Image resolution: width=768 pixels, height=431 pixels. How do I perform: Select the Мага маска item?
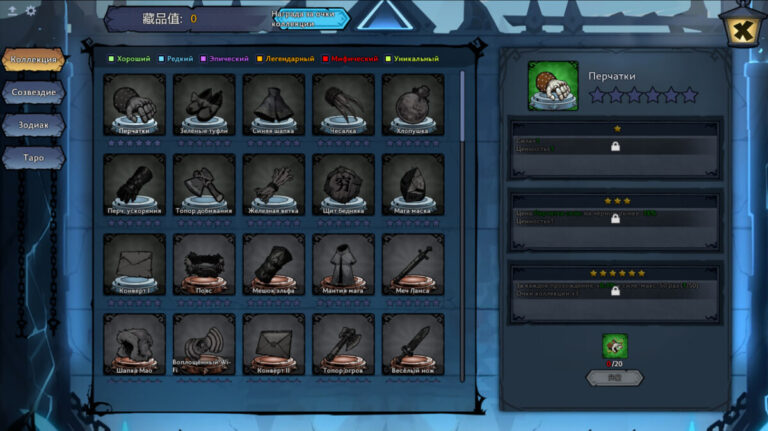[x=412, y=184]
